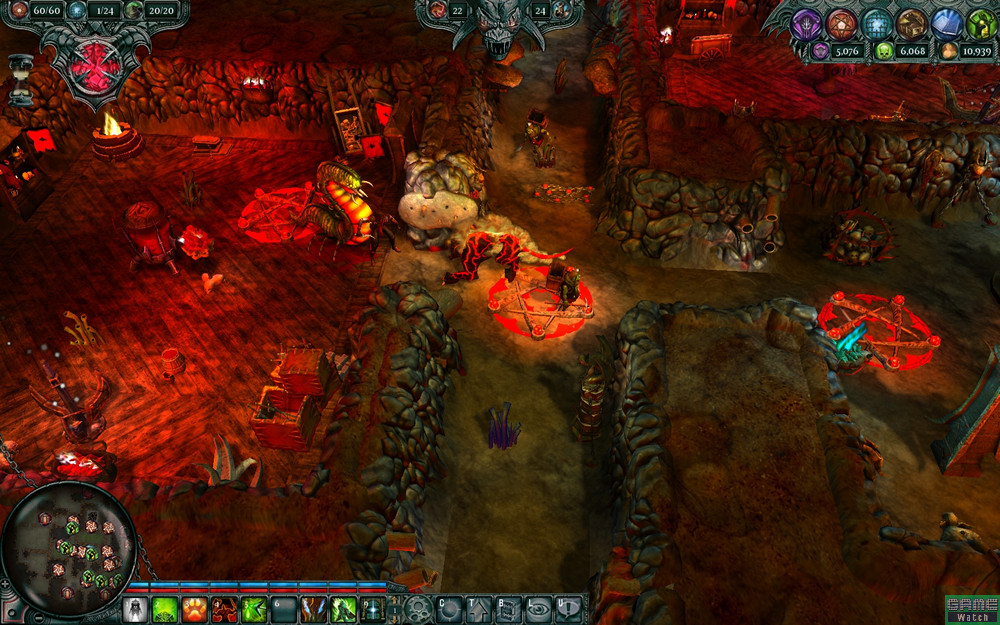Viewport: 1000px width, 625px height.
Task: Cast the blue lightning bolts skill
Action: click(314, 609)
